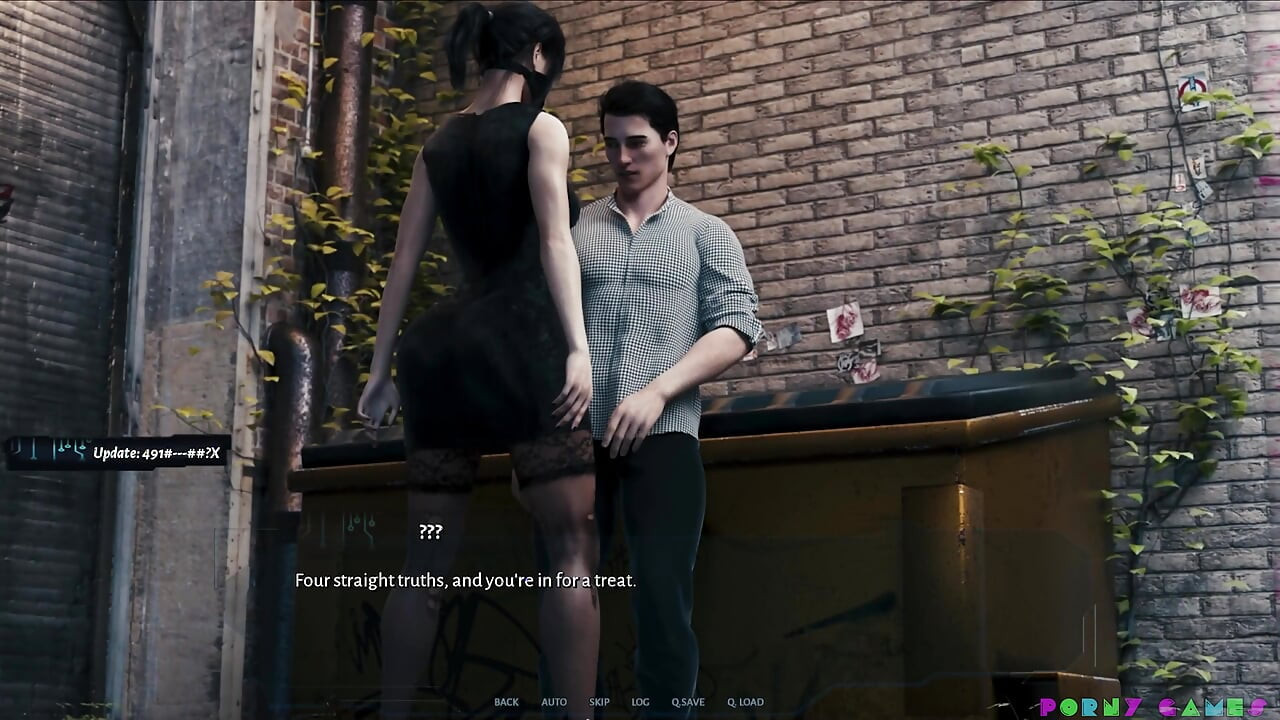Enable AUTO dialogue advance

[x=554, y=702]
